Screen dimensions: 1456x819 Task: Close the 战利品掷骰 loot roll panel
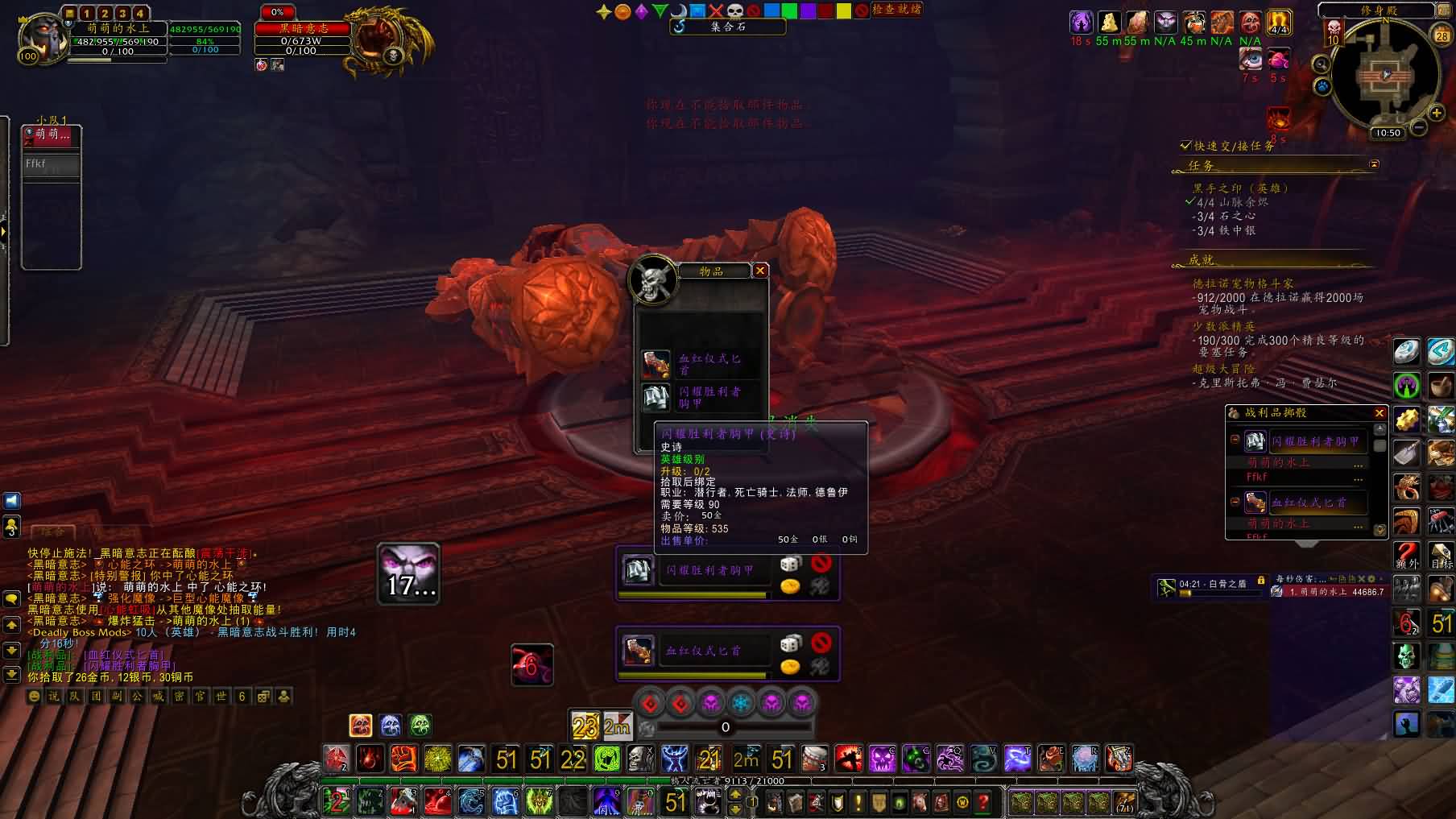click(x=1379, y=413)
